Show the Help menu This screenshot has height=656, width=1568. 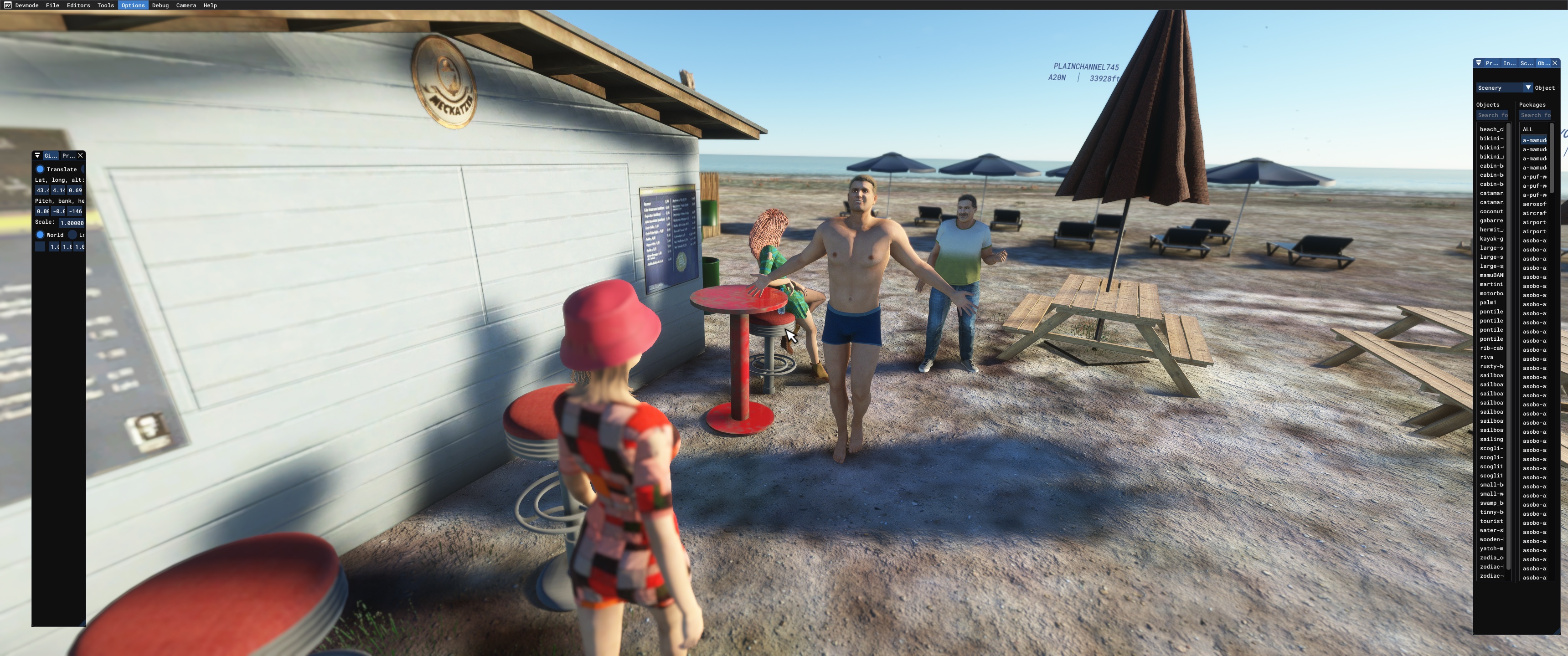[210, 5]
